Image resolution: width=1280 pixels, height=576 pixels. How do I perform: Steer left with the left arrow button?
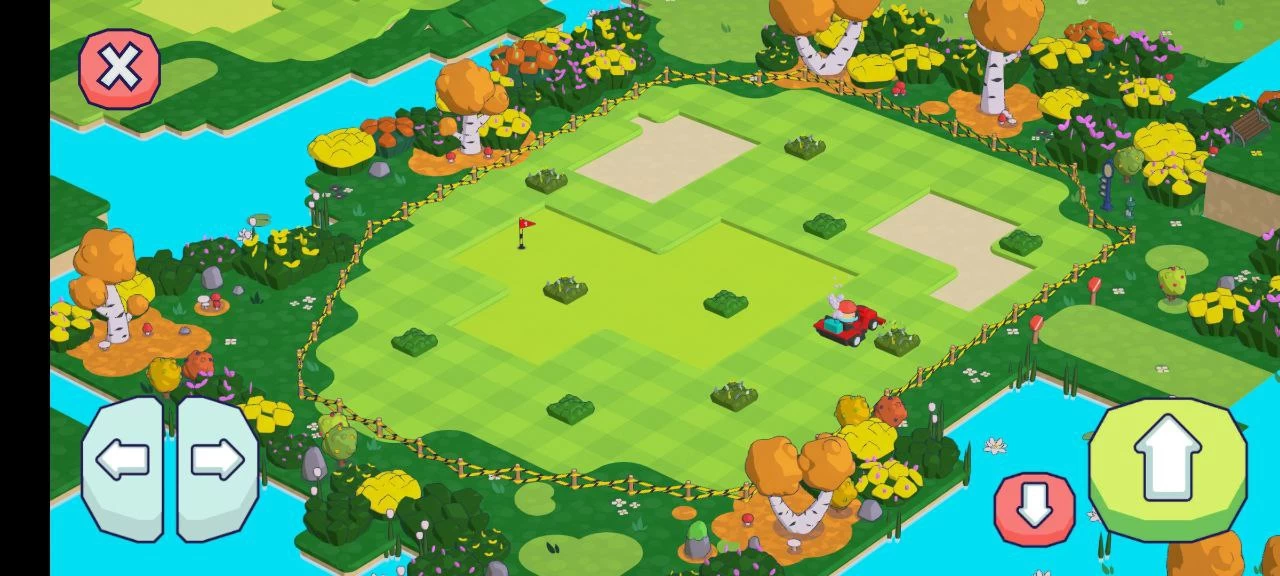122,467
